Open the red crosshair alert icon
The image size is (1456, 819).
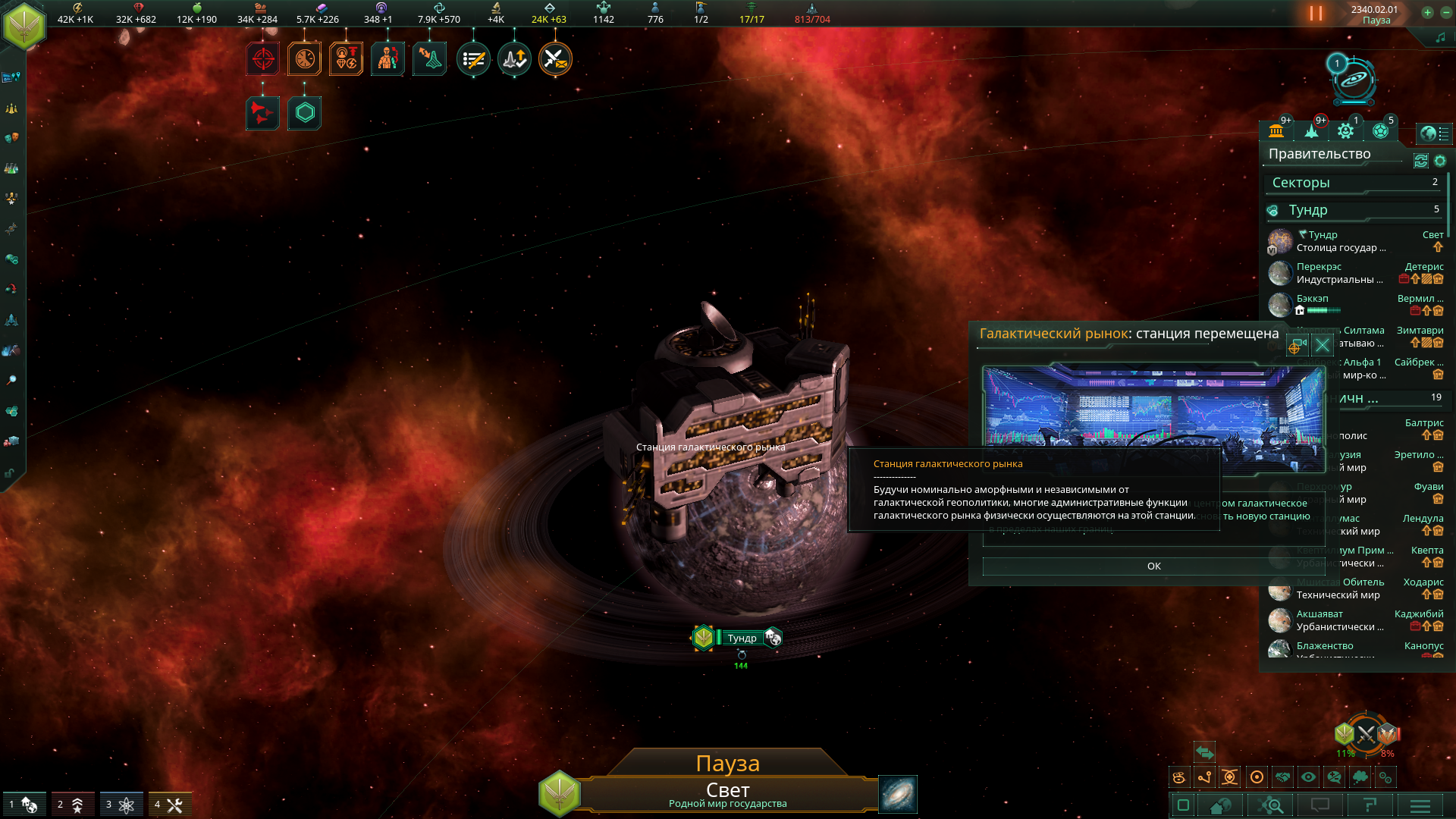point(263,59)
